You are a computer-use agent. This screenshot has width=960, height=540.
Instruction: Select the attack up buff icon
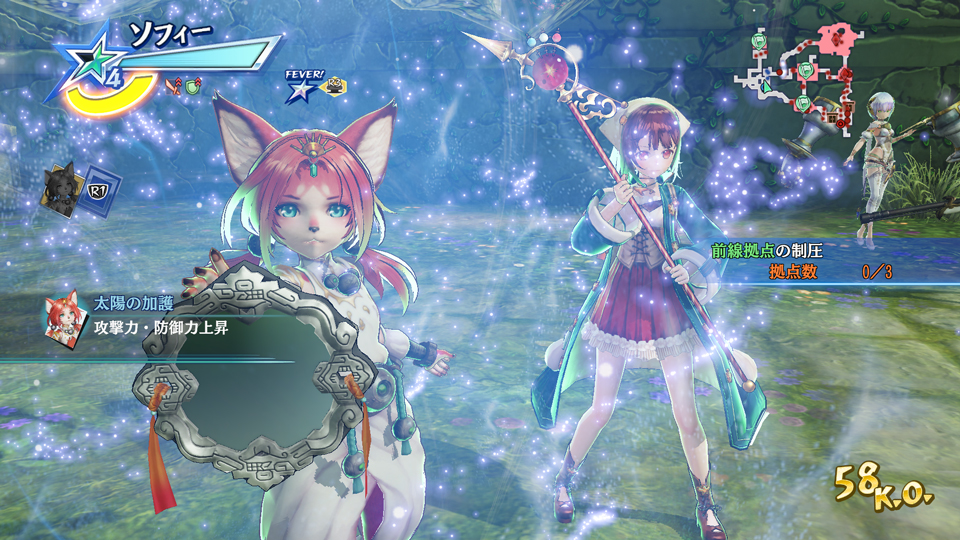click(174, 86)
